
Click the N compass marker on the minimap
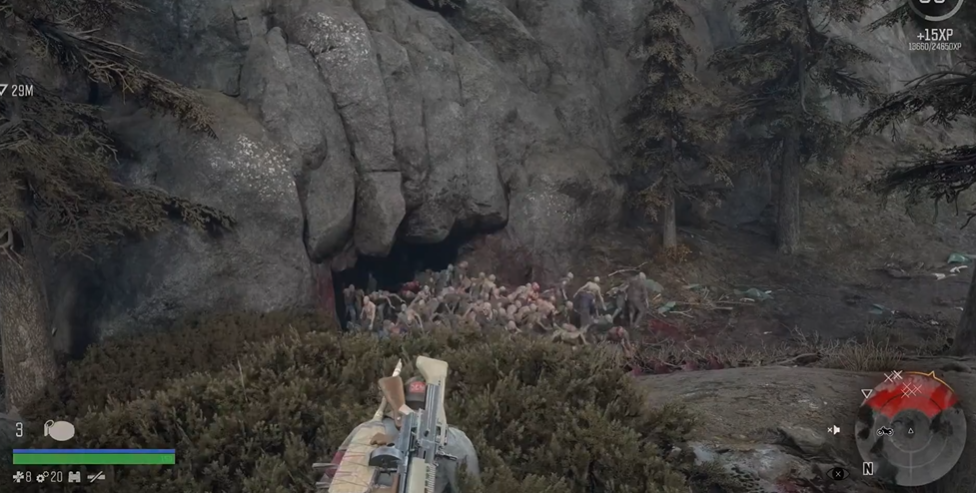(868, 468)
